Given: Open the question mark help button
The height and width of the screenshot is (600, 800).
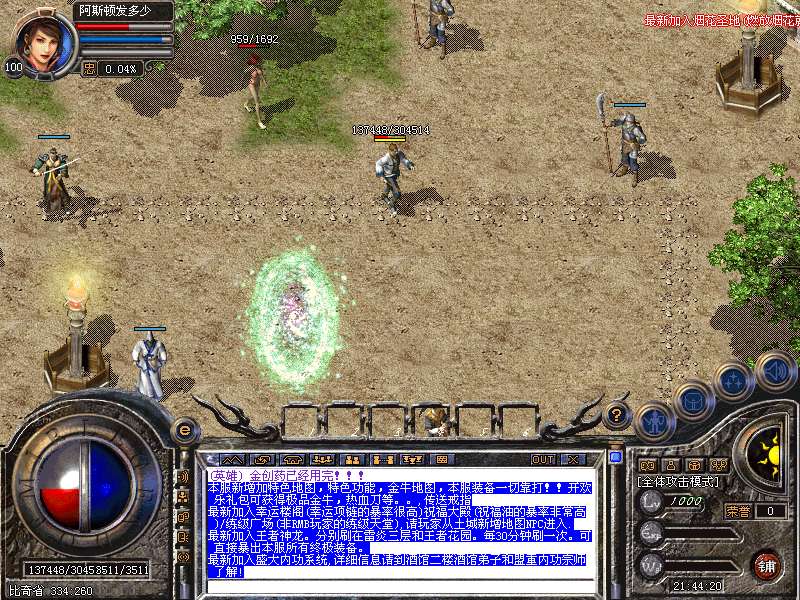Looking at the screenshot, I should coord(618,412).
